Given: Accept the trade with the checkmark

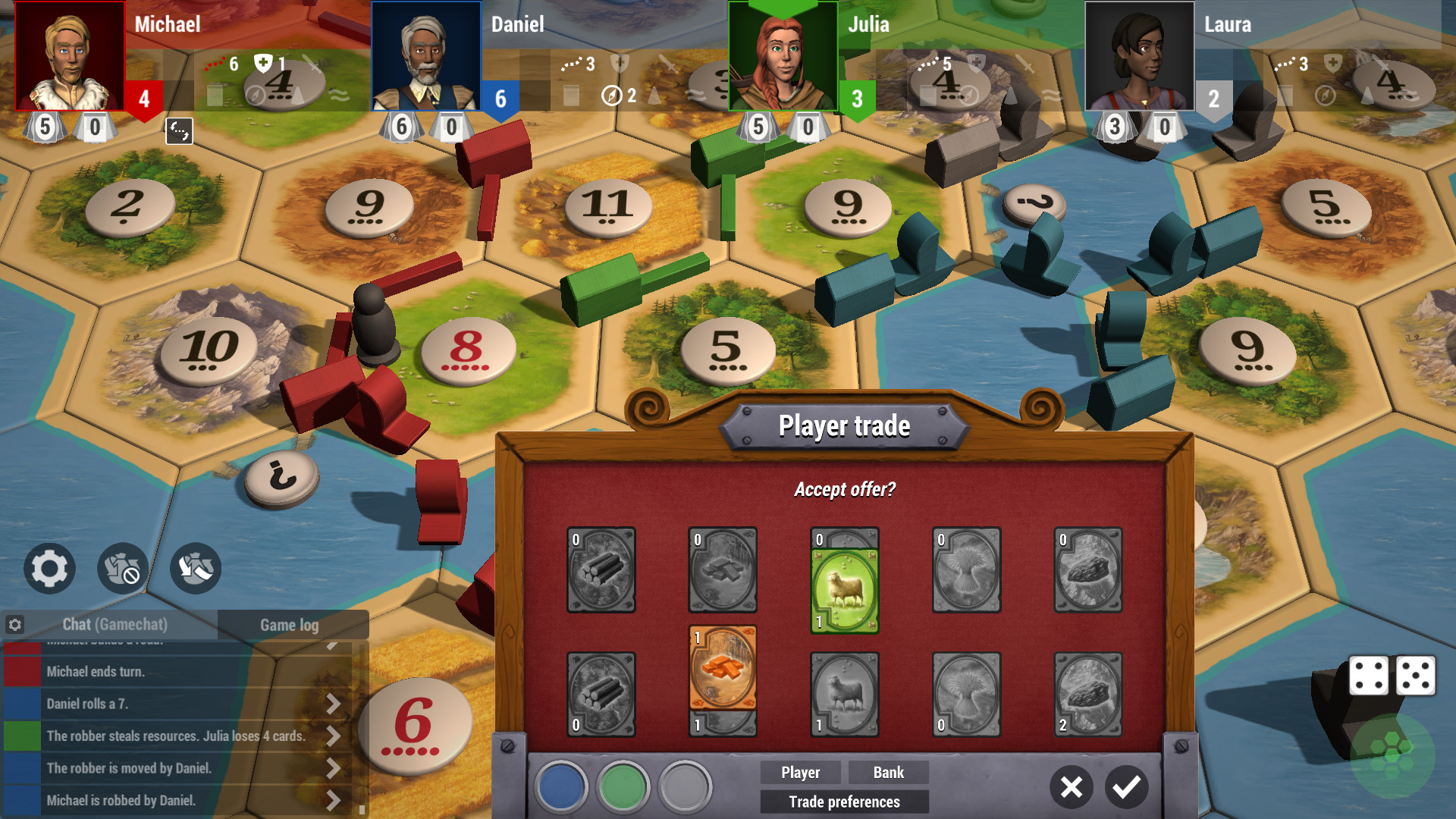Looking at the screenshot, I should [x=1128, y=787].
